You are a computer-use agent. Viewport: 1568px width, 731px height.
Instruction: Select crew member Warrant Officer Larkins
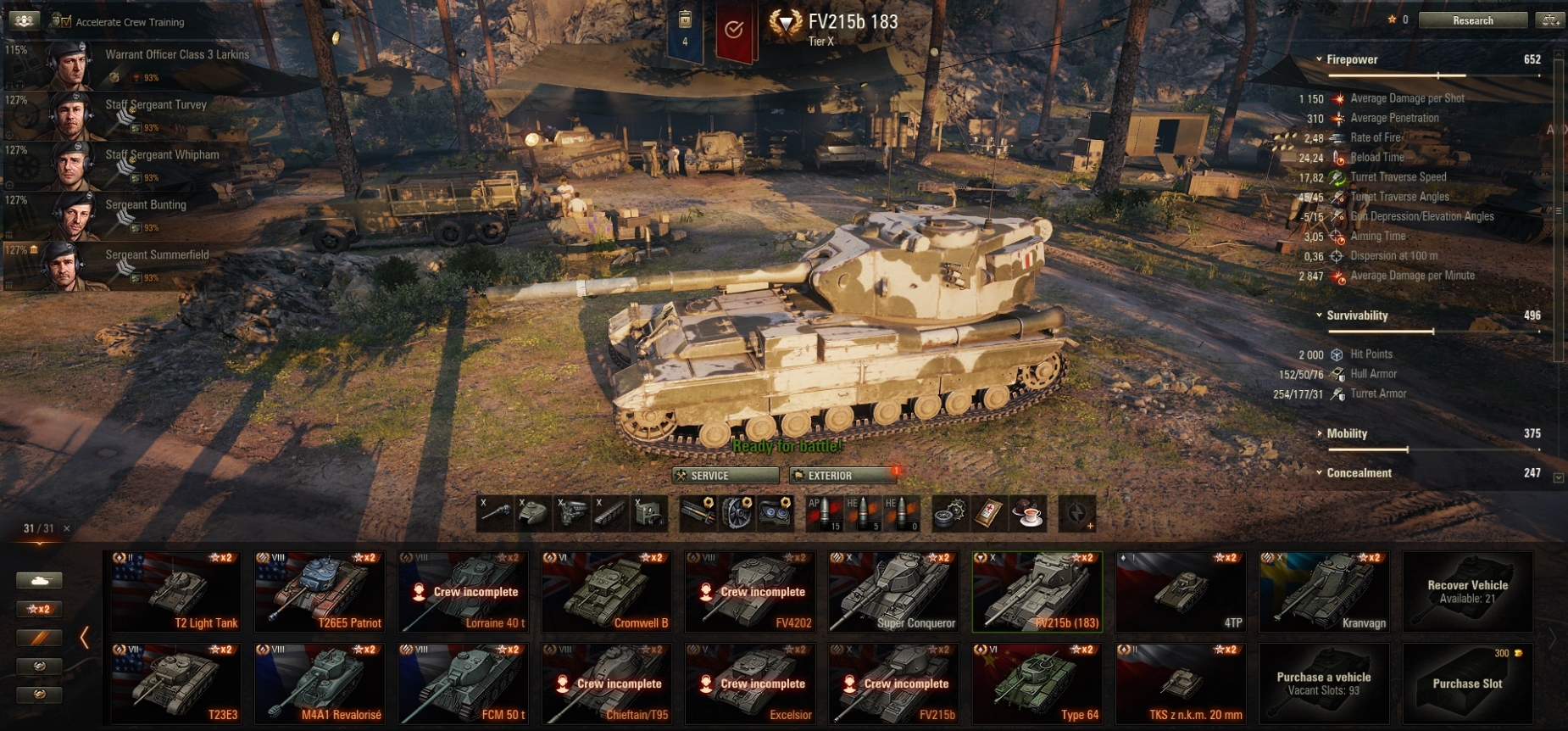pos(153,64)
